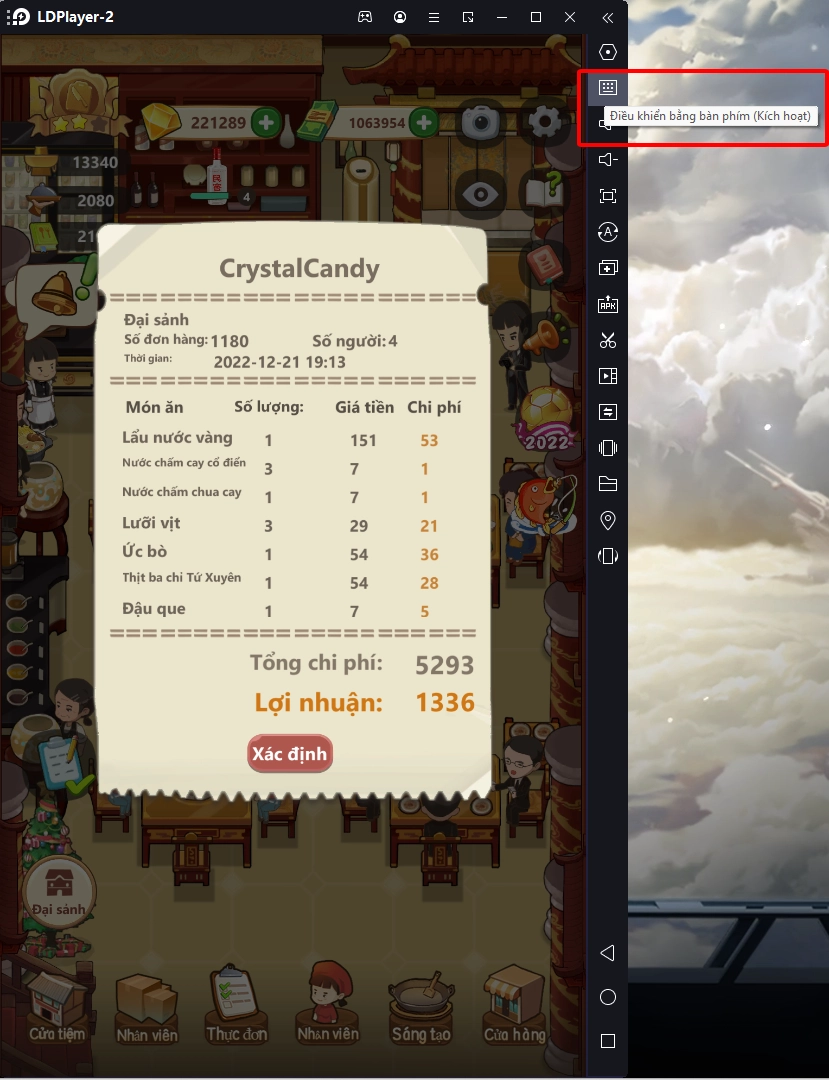Close the LDPlayer window
Image resolution: width=829 pixels, height=1080 pixels.
(x=570, y=17)
